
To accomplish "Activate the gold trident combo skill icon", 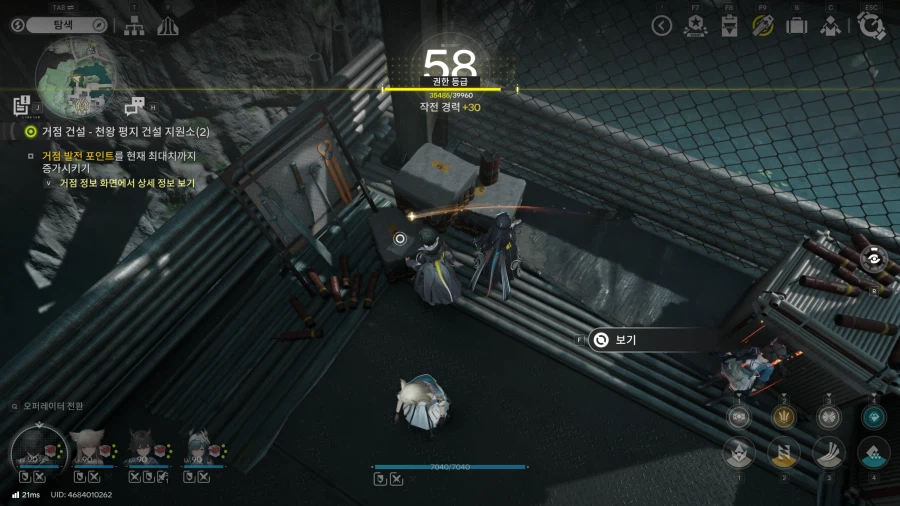I will click(784, 416).
